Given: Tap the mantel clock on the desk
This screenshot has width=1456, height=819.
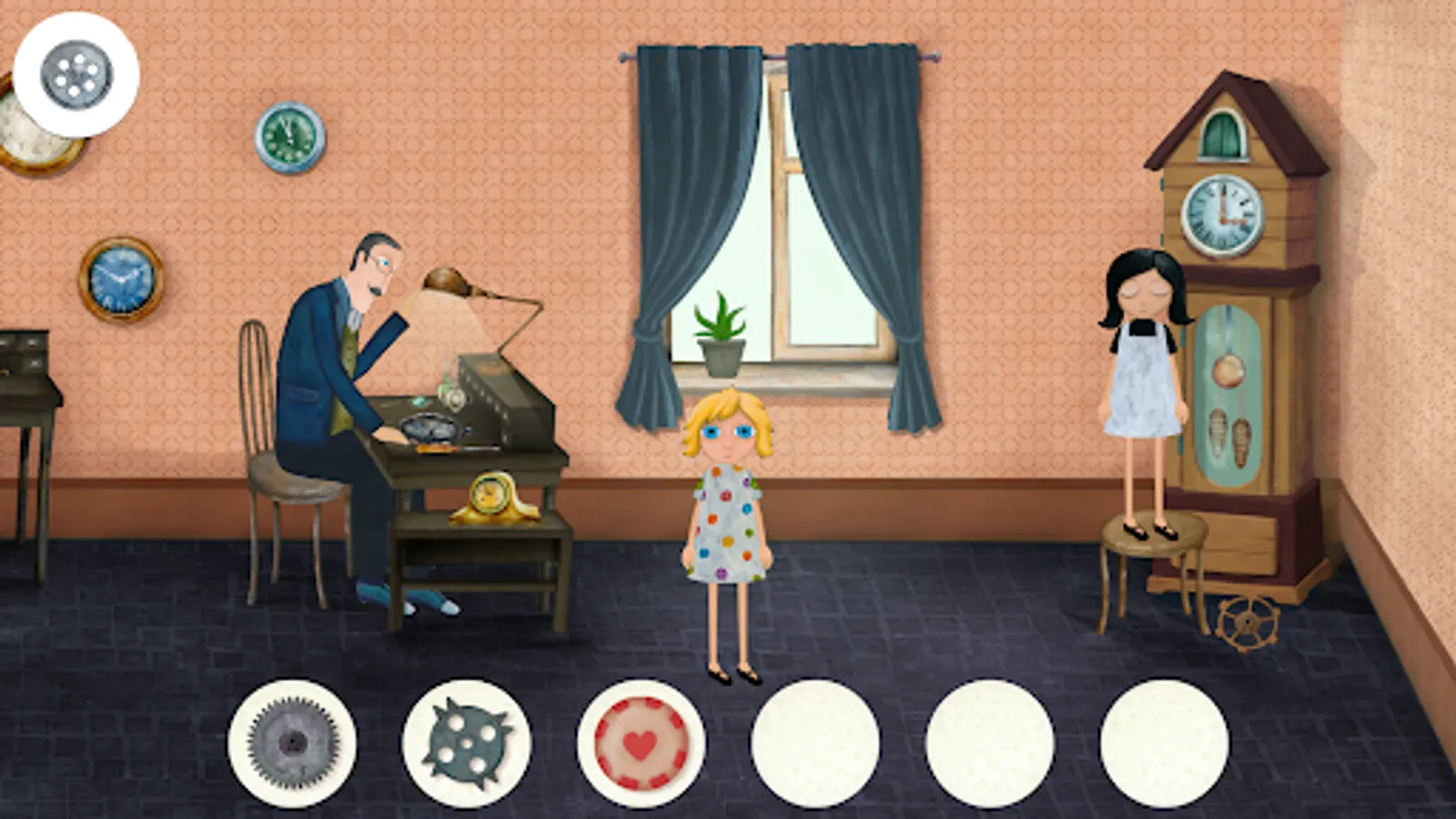Looking at the screenshot, I should (491, 496).
